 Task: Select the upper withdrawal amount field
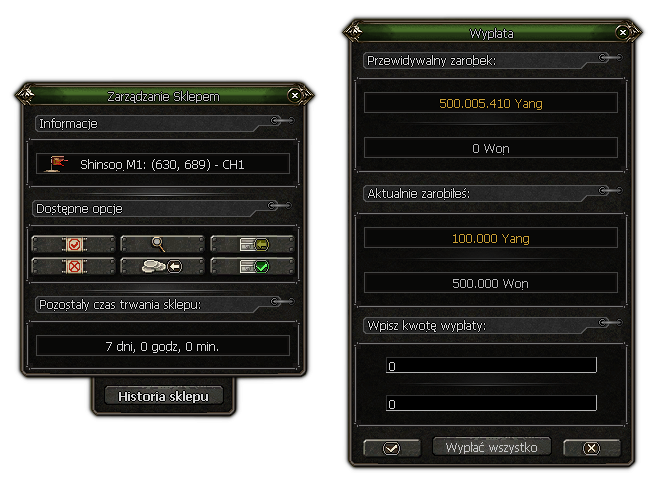(491, 366)
